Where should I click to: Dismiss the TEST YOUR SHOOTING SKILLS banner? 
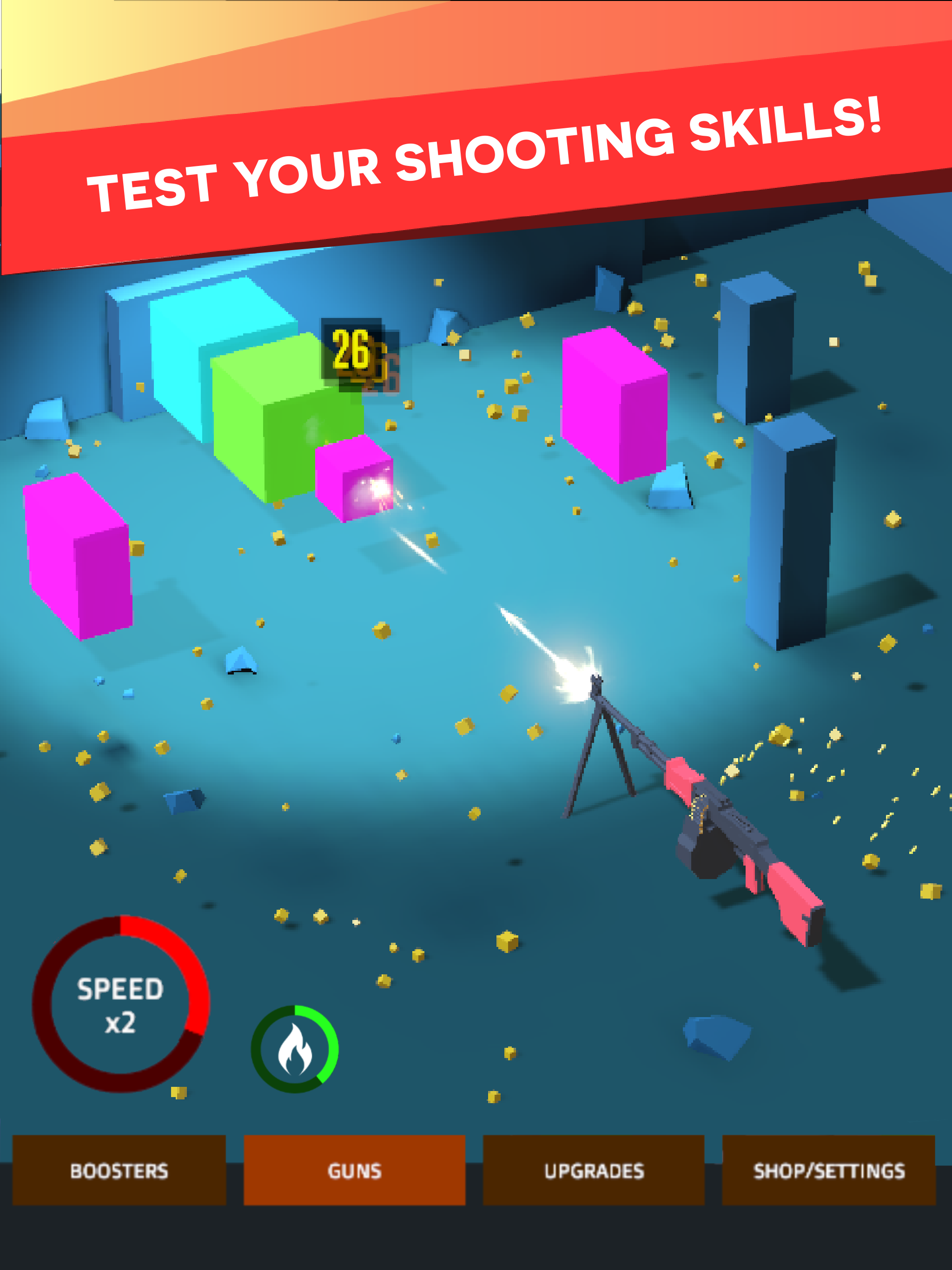[476, 152]
